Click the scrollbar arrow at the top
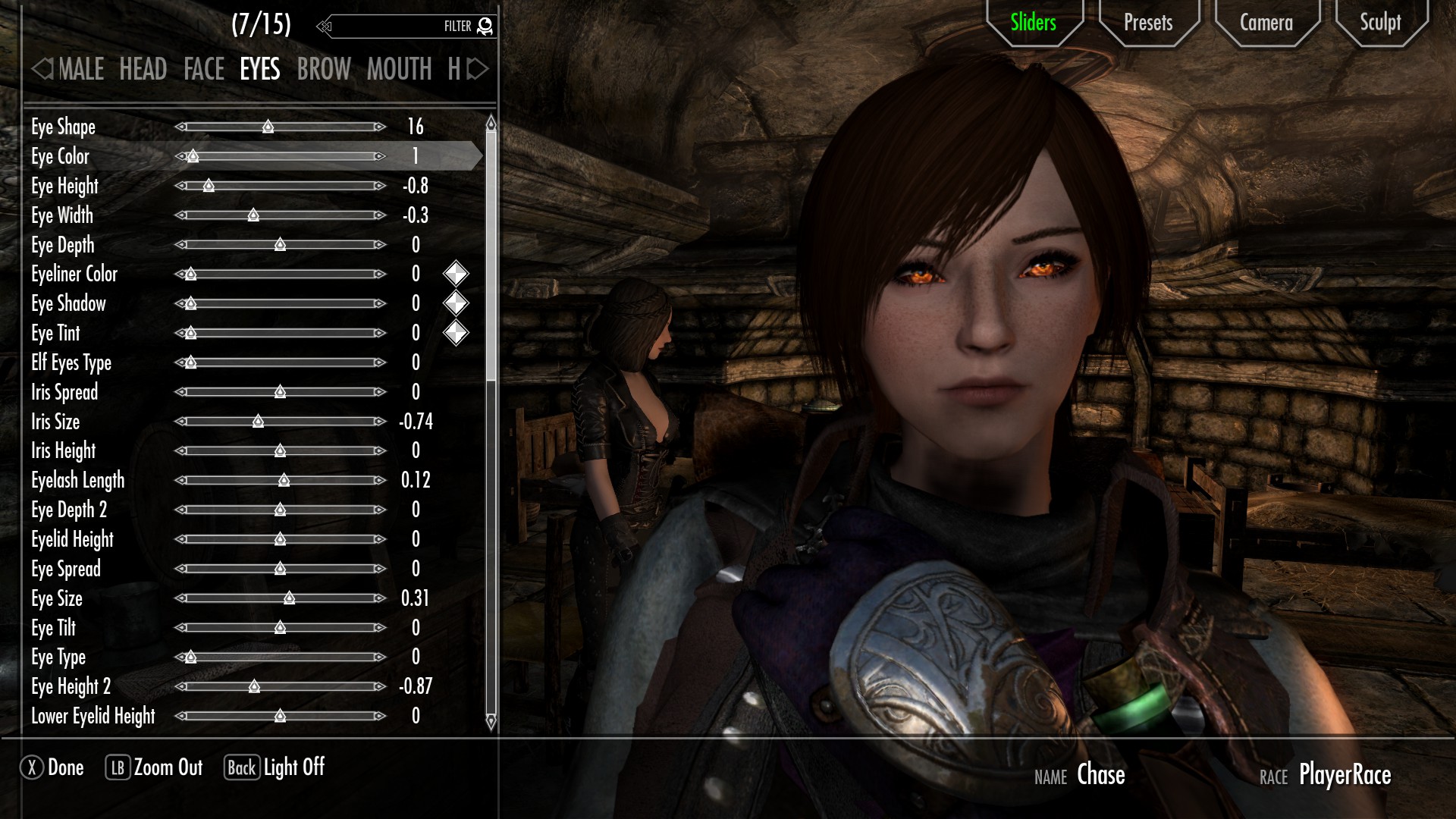The height and width of the screenshot is (819, 1456). (x=490, y=121)
